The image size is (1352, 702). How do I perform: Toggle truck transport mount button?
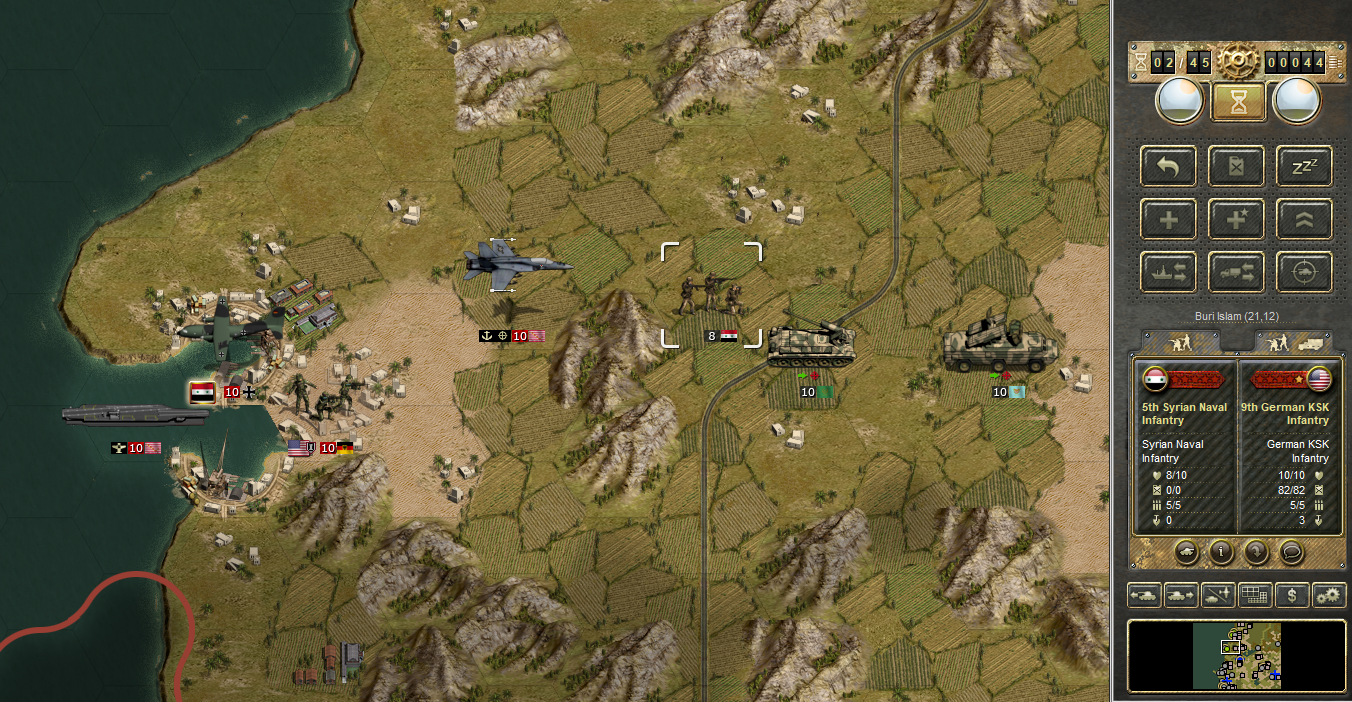(1237, 272)
